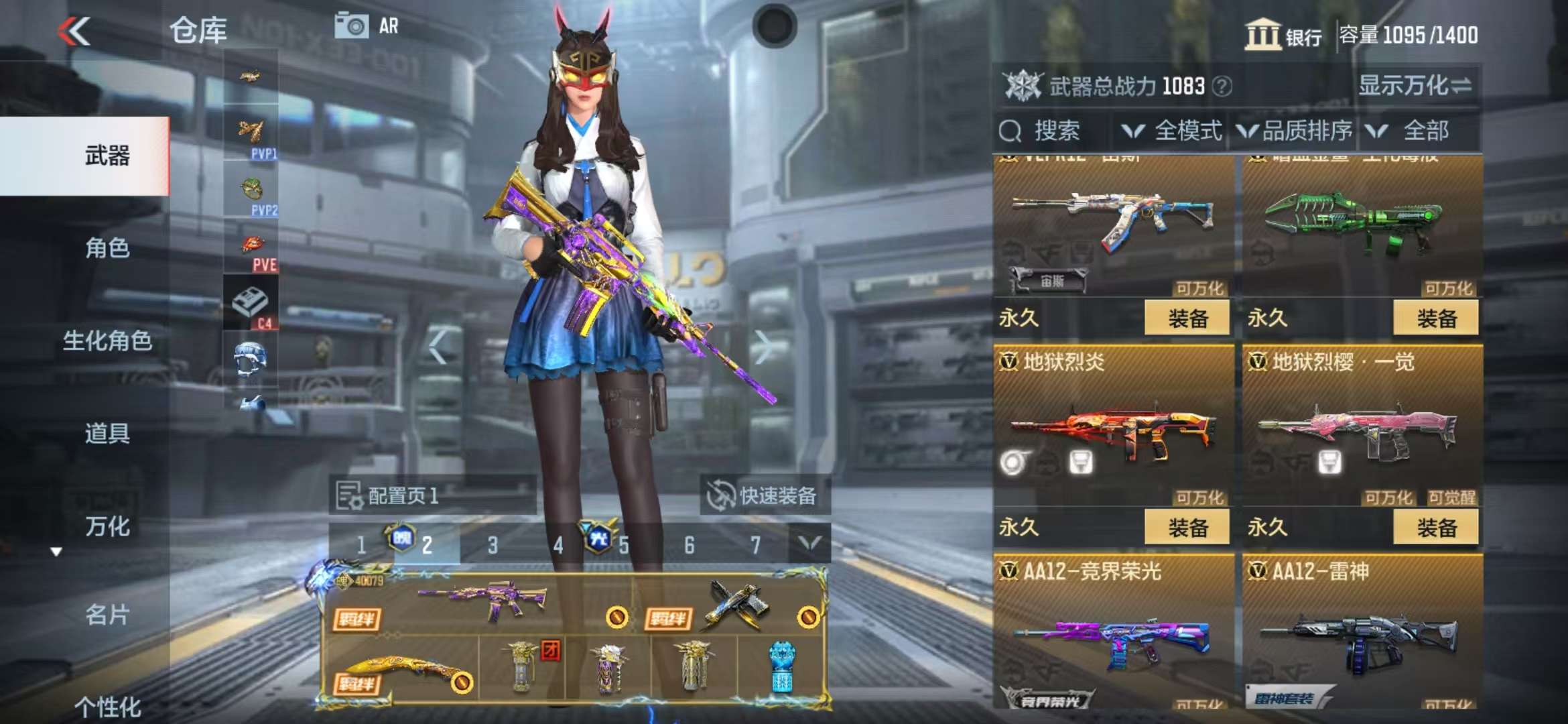
Task: Select the 名片 category
Action: [107, 615]
